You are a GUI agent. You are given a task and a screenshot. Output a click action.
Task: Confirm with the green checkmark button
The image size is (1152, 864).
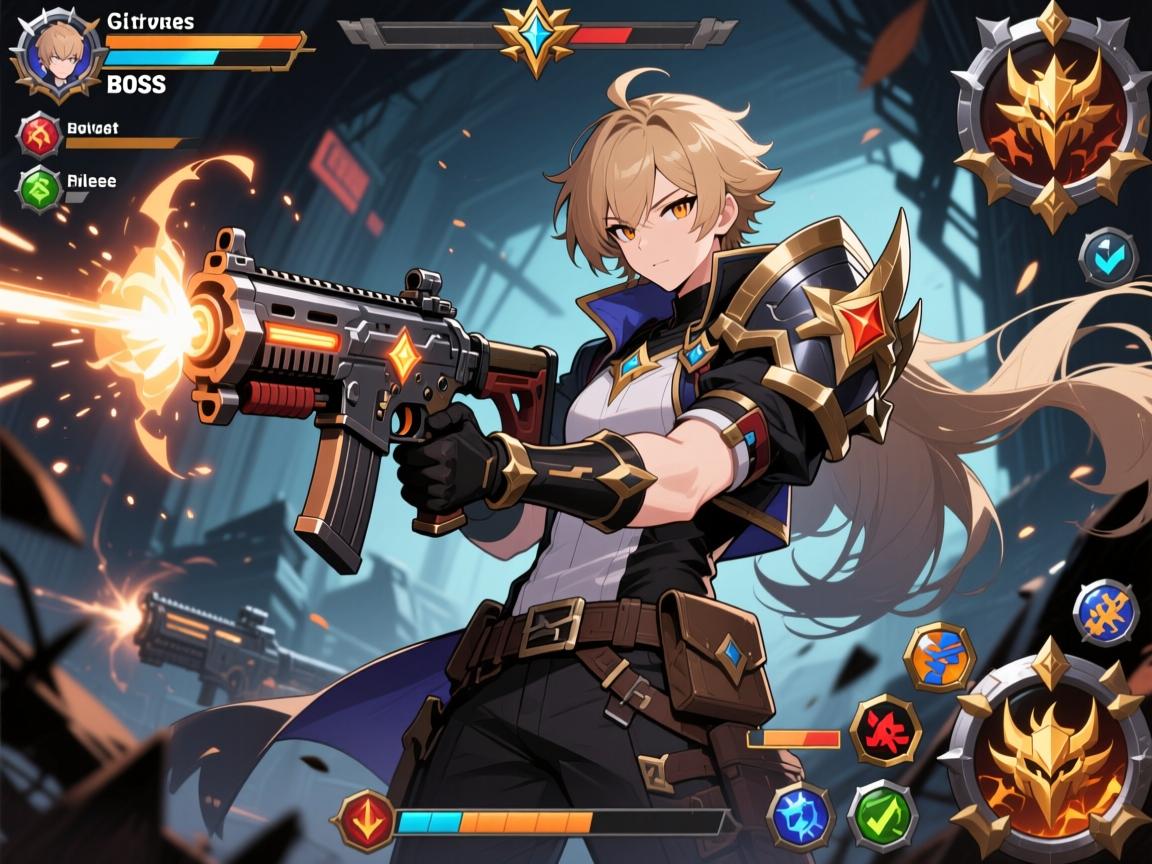(882, 815)
